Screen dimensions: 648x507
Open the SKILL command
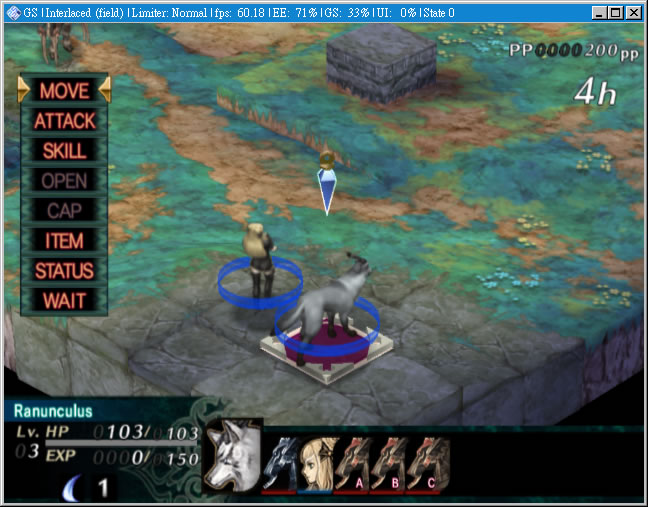(x=64, y=151)
